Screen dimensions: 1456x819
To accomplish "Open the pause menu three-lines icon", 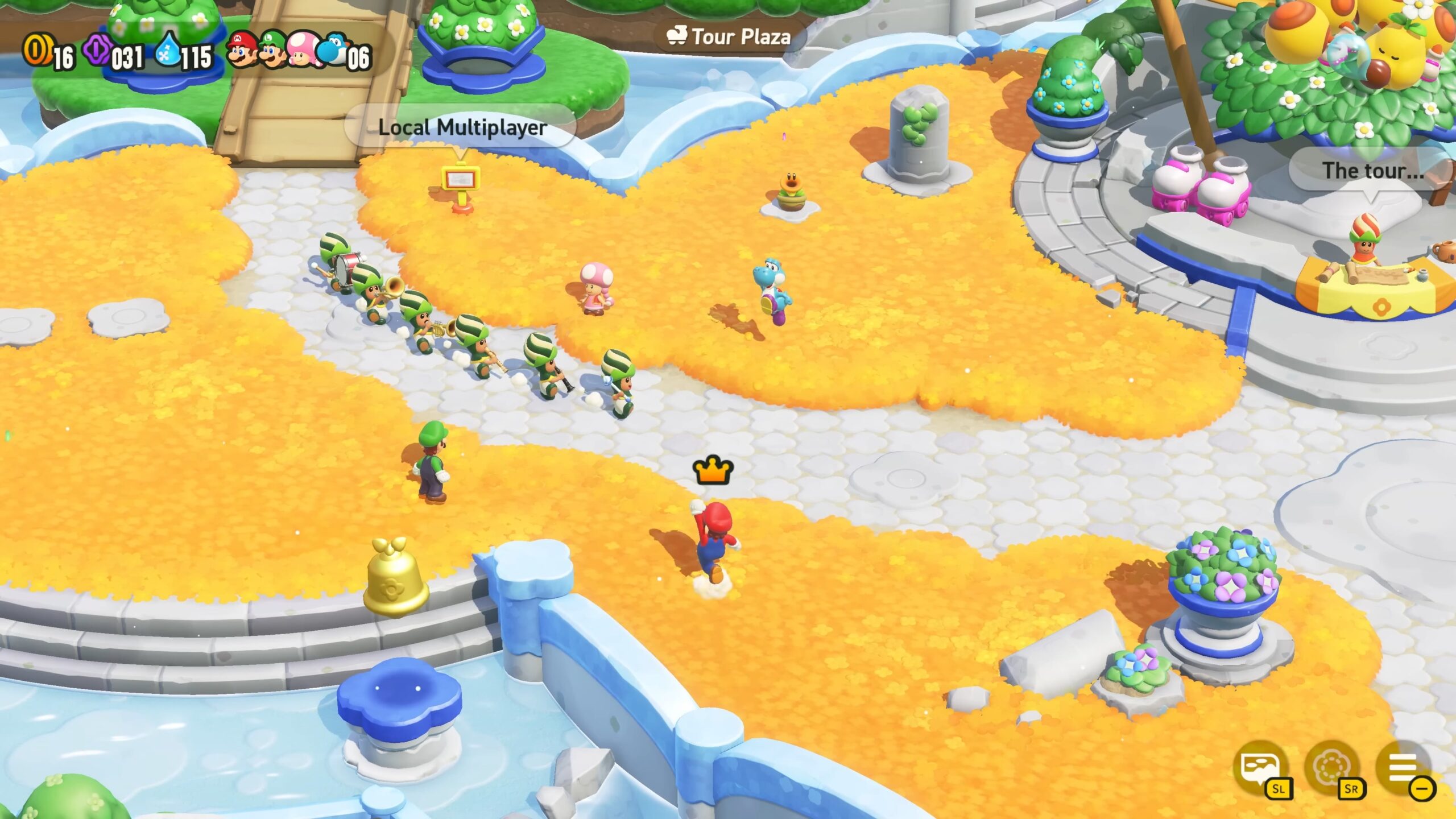I will click(1403, 768).
